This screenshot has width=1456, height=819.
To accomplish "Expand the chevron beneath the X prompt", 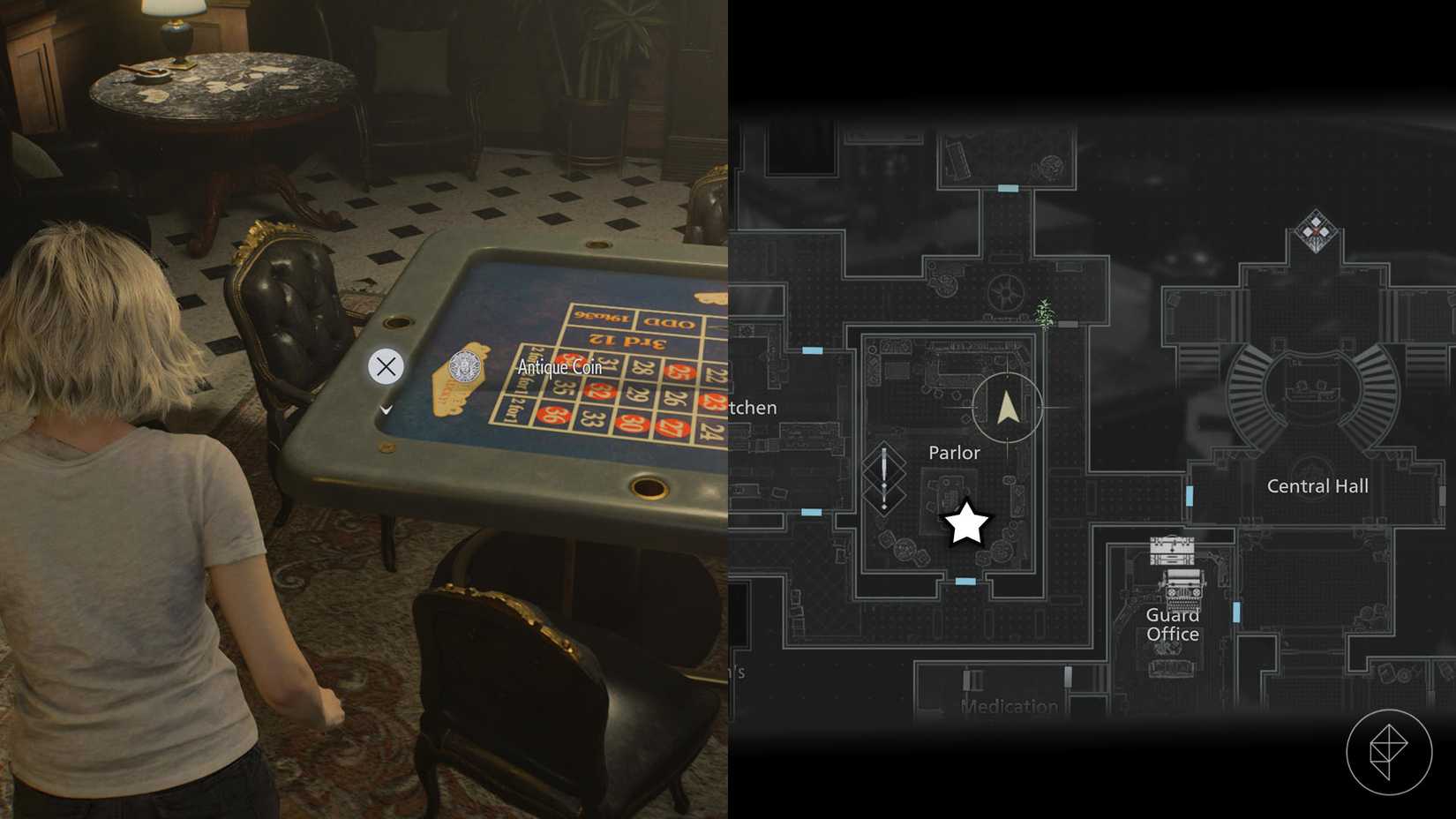I will [x=386, y=409].
